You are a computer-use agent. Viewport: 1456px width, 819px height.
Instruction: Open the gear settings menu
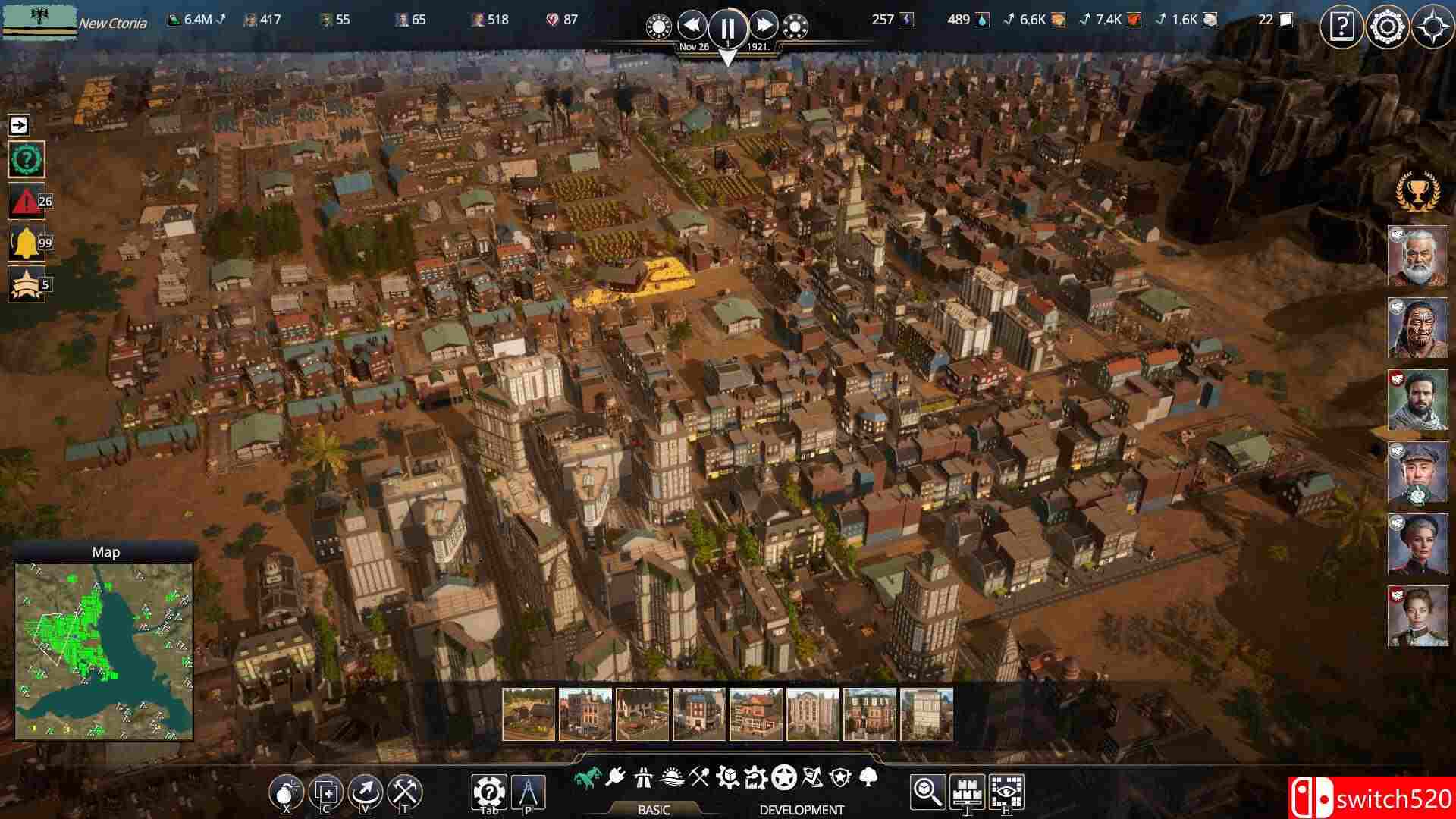(x=1387, y=28)
